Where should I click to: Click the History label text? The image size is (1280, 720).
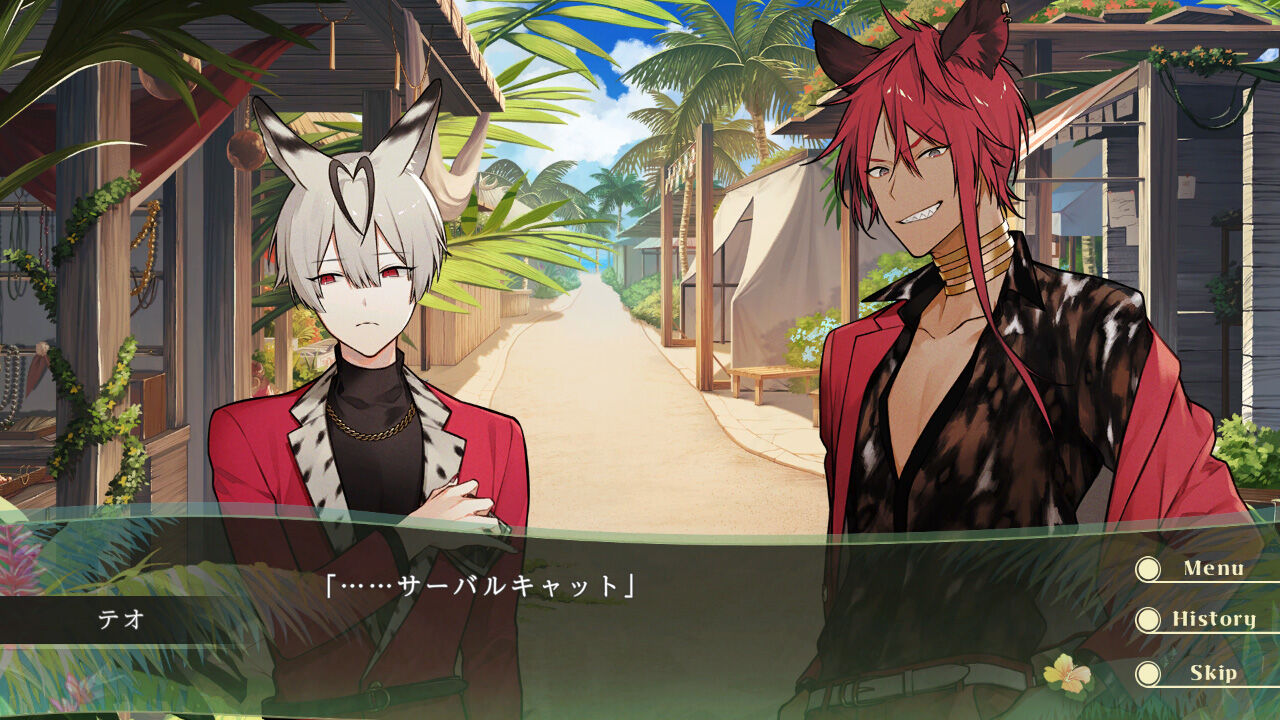1215,619
